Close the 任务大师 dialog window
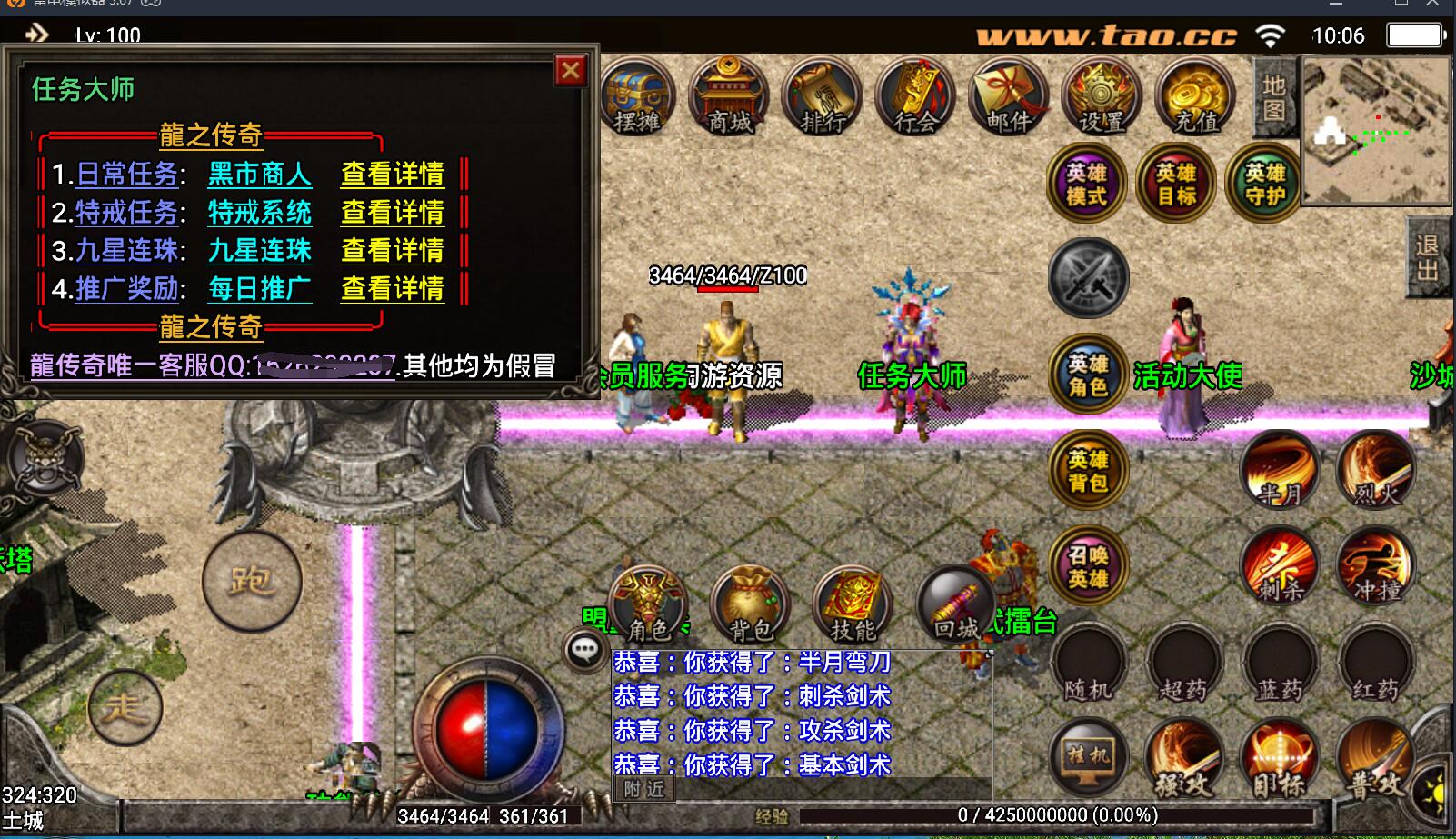 (571, 70)
